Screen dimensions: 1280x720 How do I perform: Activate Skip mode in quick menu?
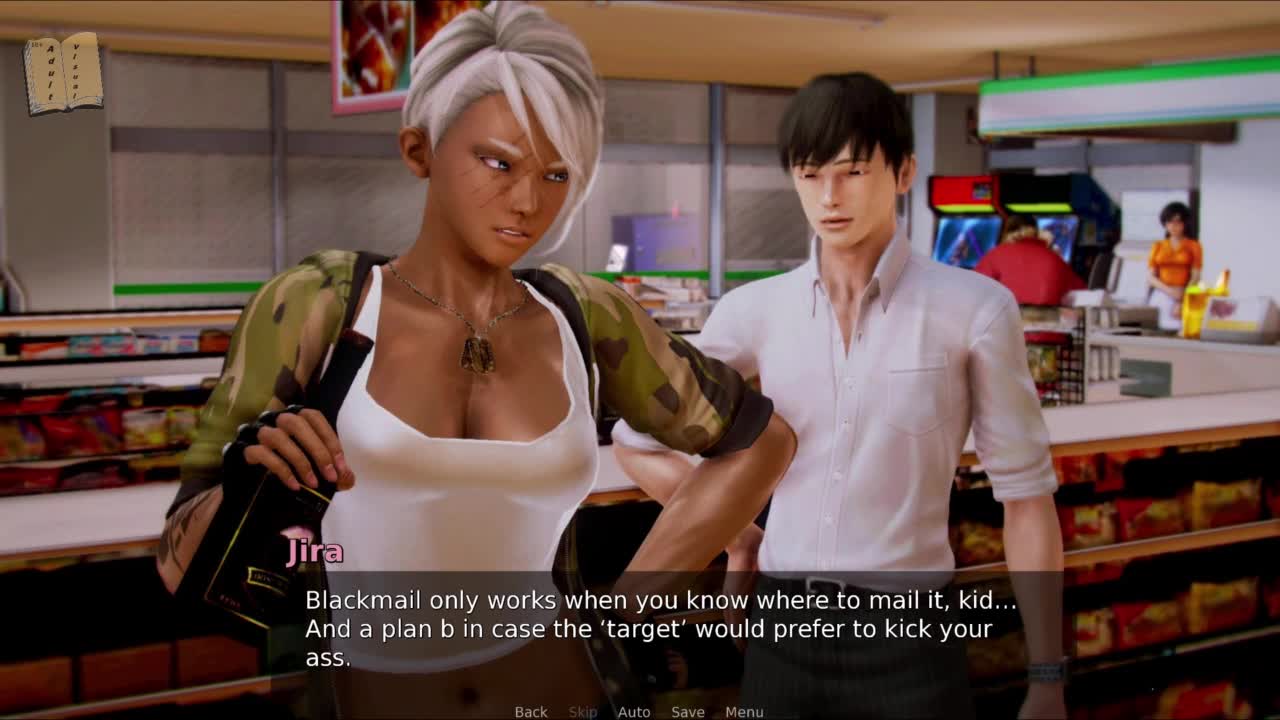[583, 712]
